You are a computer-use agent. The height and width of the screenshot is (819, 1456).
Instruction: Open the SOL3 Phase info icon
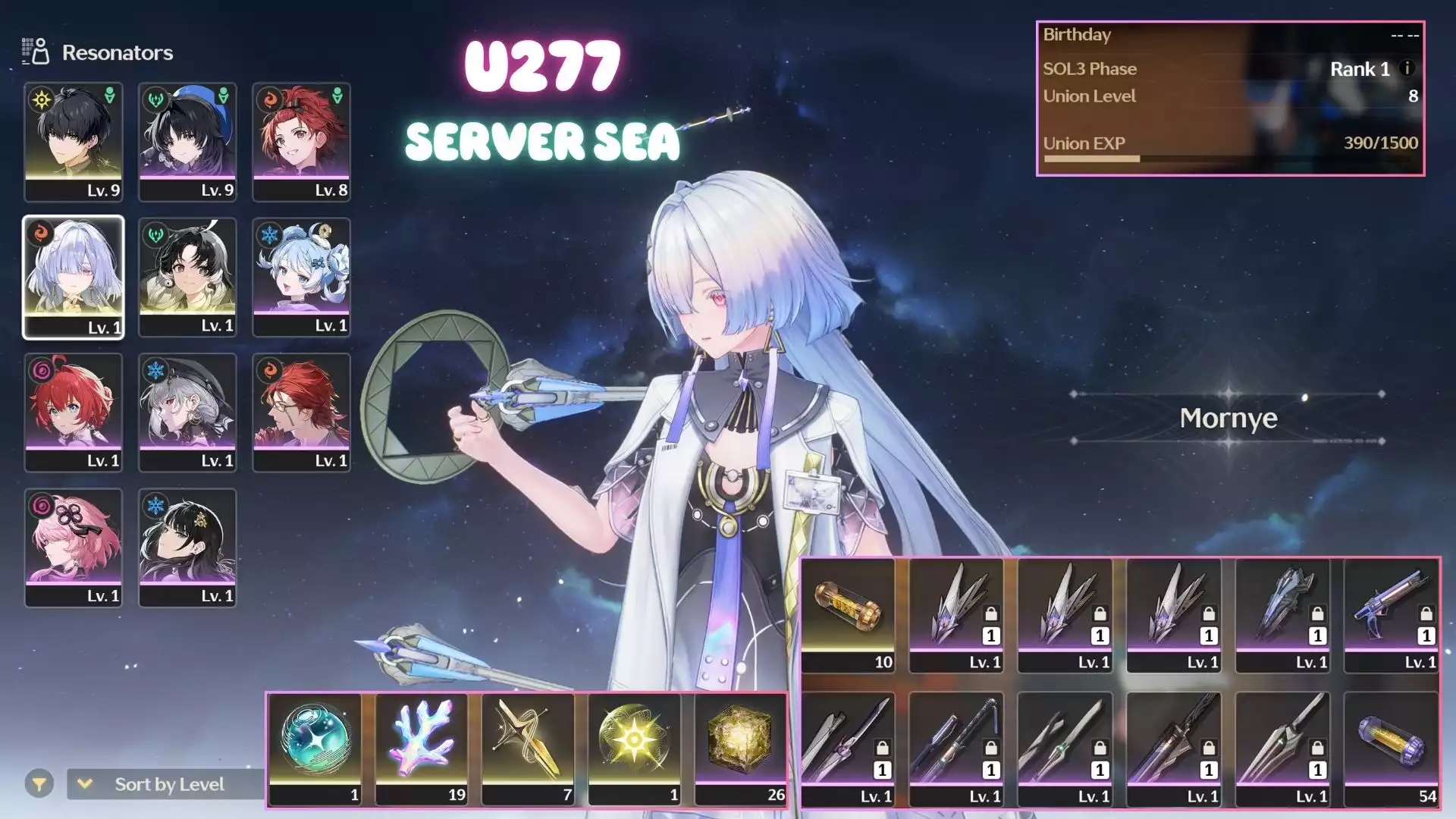click(x=1407, y=68)
